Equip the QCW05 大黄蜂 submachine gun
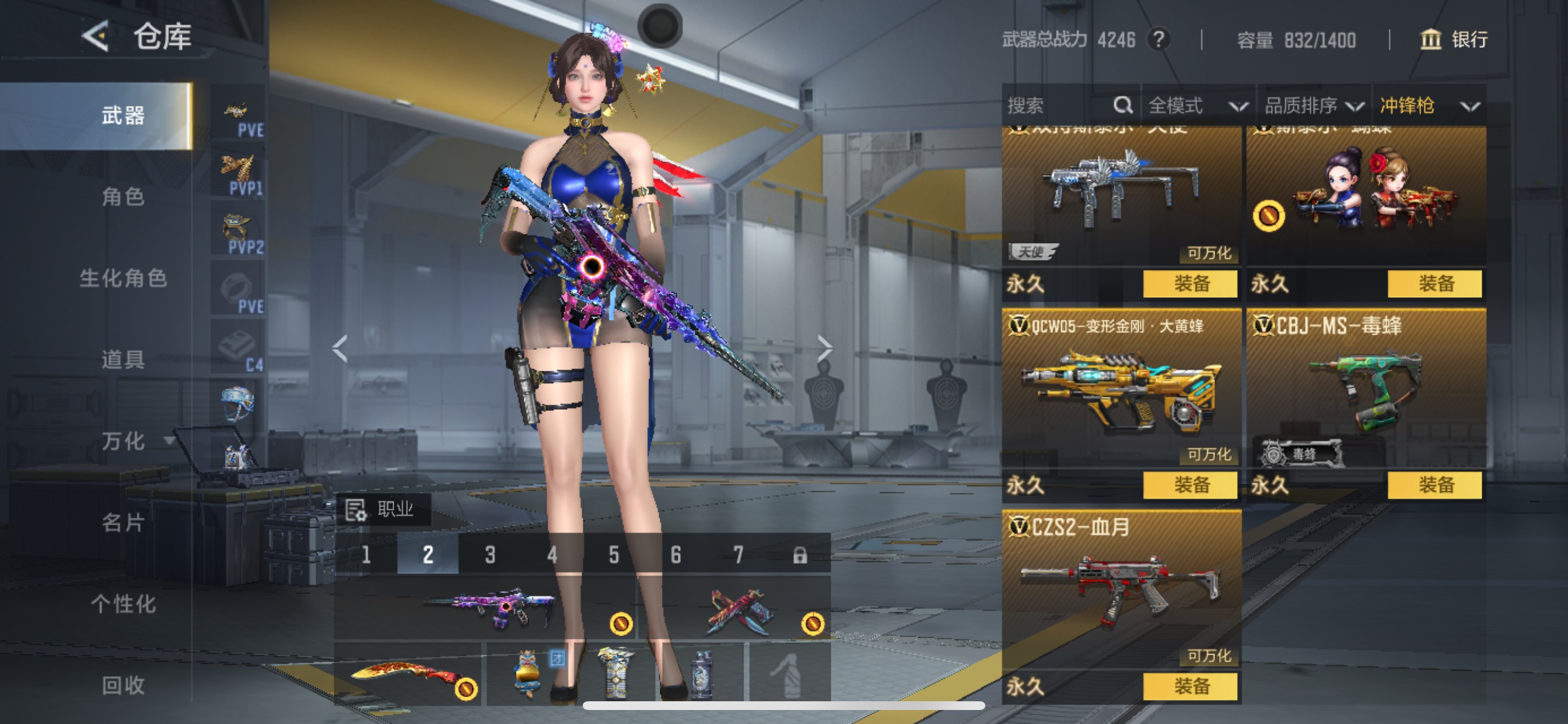1568x724 pixels. [1190, 485]
